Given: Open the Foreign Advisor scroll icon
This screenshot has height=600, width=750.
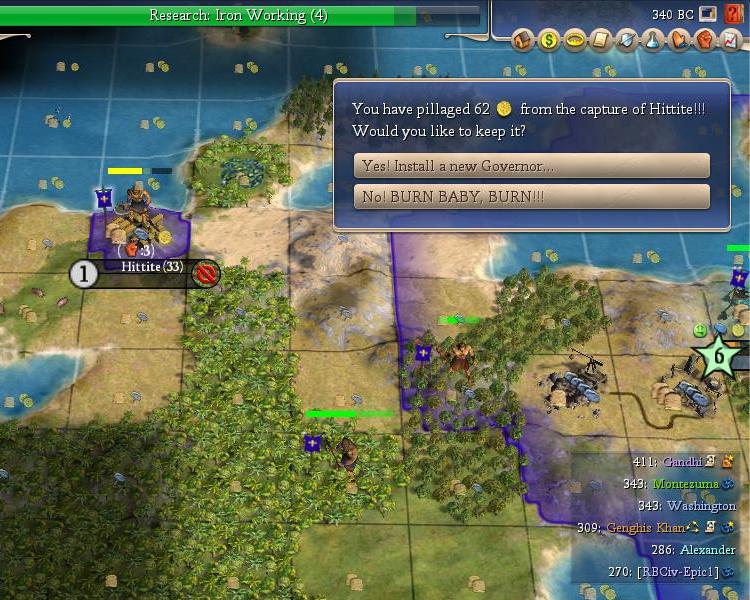Looking at the screenshot, I should pos(600,41).
